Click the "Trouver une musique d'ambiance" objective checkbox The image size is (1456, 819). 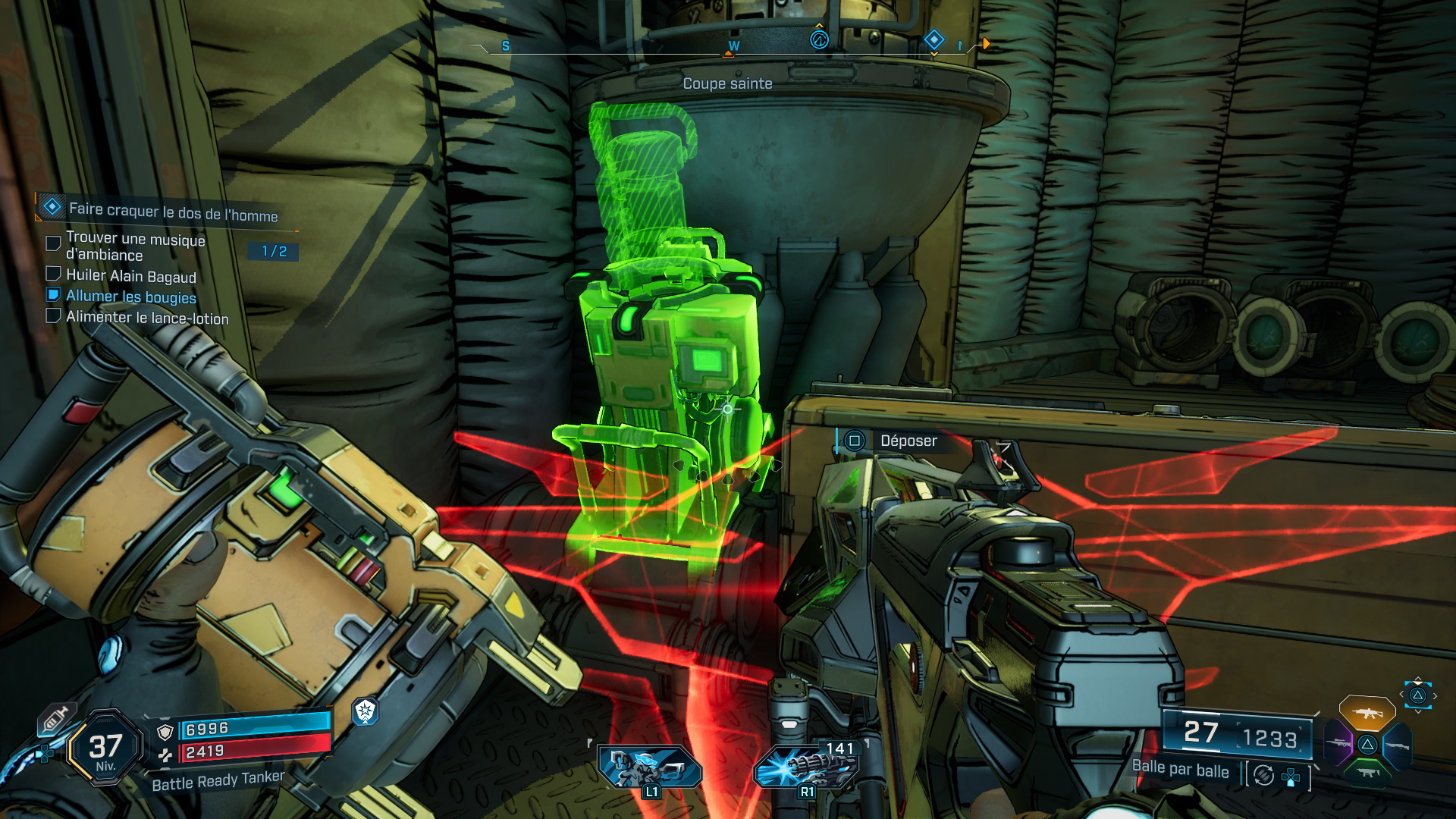pos(53,243)
